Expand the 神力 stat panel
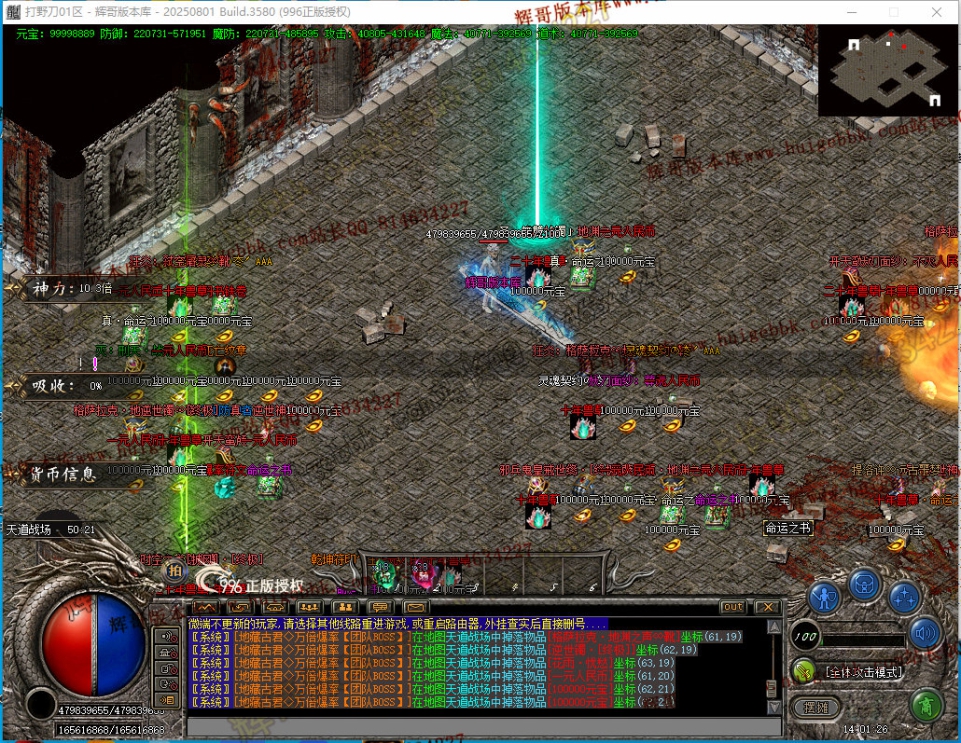The width and height of the screenshot is (961, 743). (60, 289)
